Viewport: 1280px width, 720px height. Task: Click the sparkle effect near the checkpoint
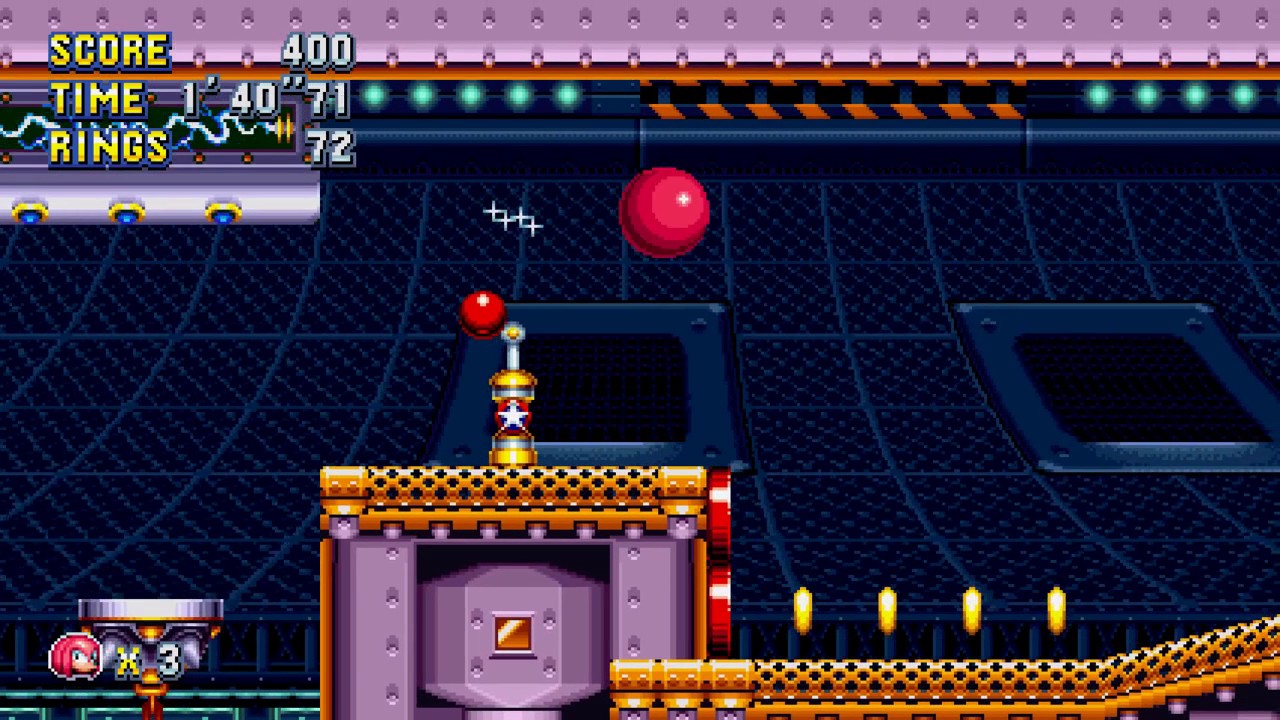coord(513,218)
